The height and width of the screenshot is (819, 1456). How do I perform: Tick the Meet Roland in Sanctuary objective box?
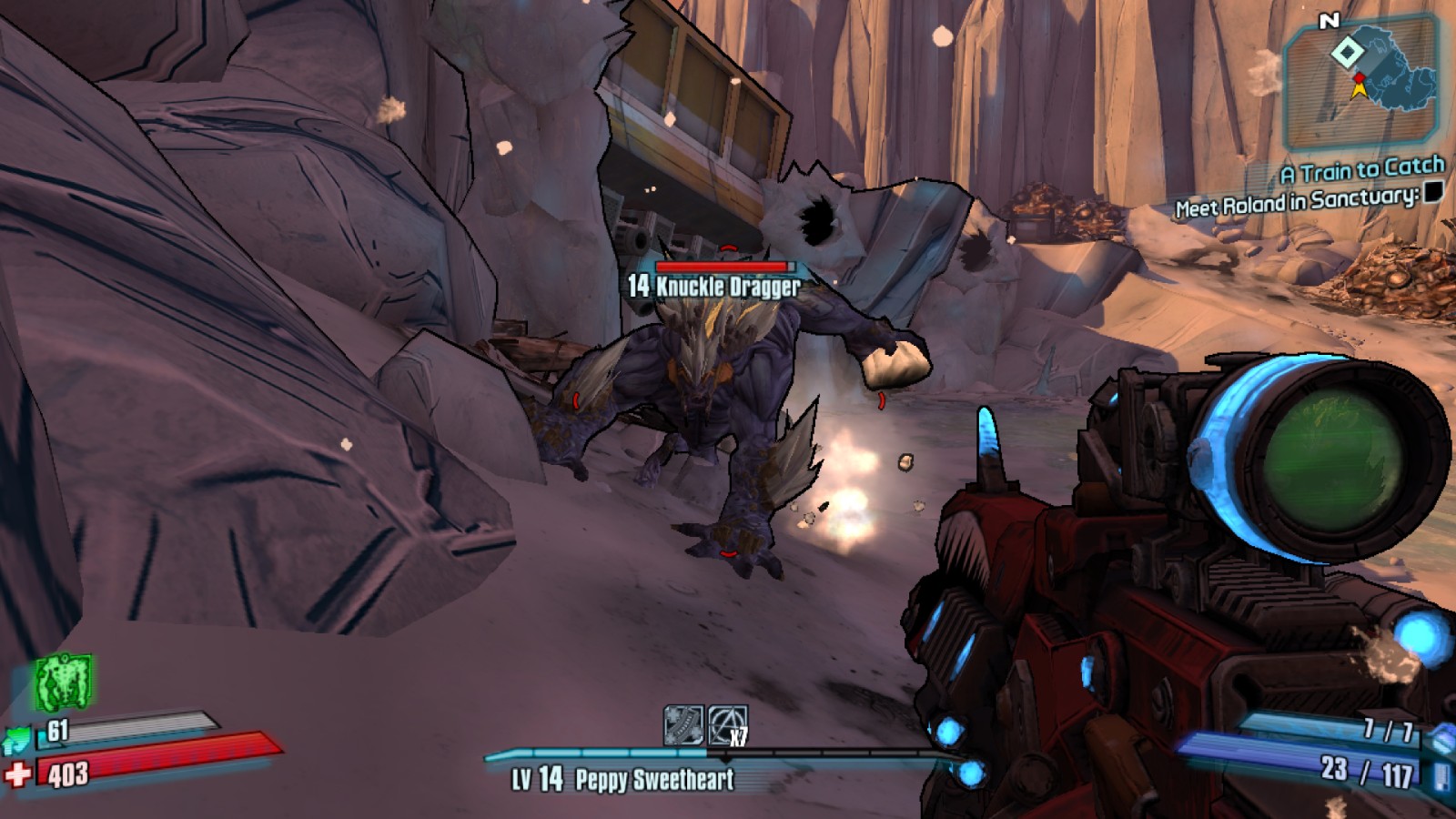1433,192
